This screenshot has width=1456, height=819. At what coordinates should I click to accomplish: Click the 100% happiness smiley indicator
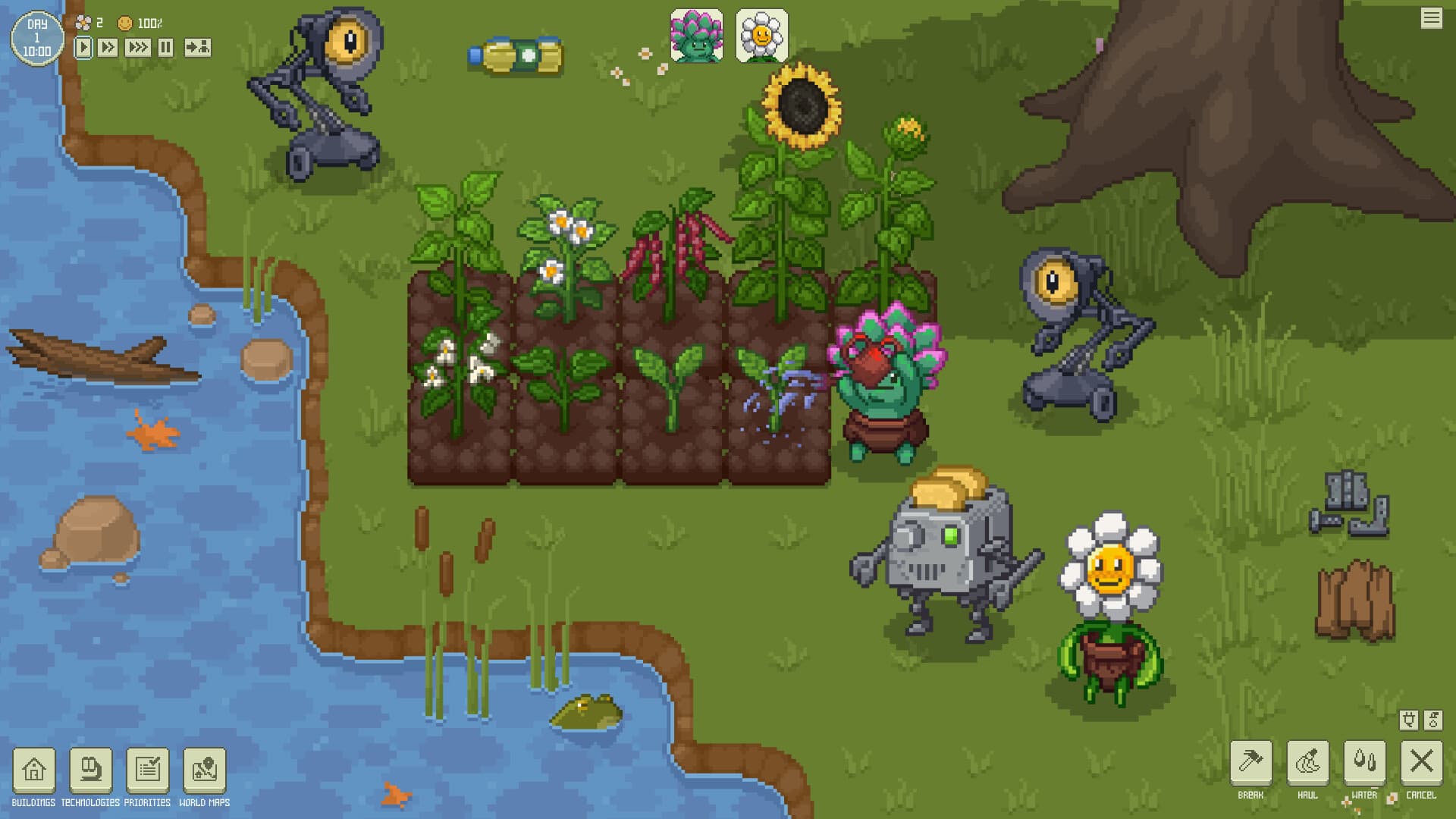125,22
